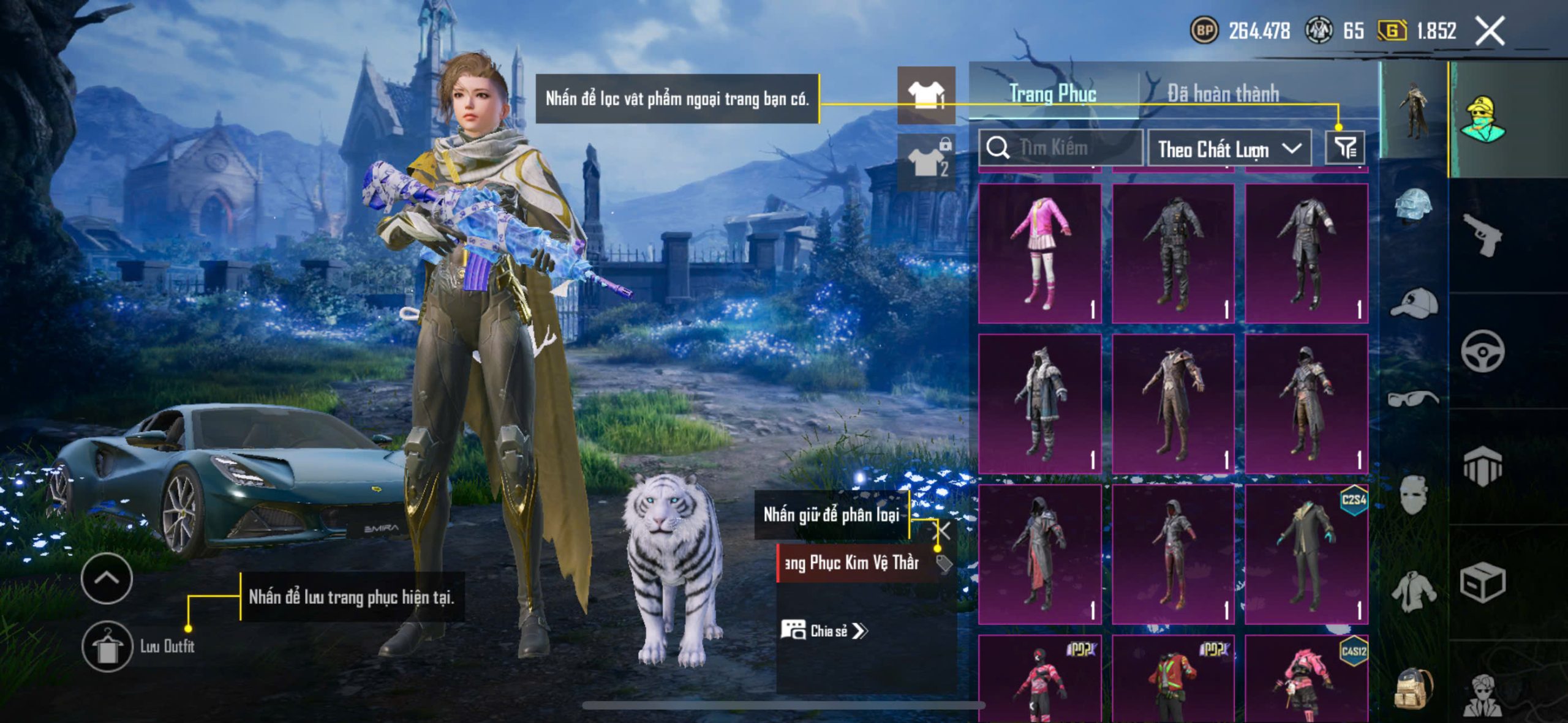Open the Đã hoàn thành tab
The width and height of the screenshot is (1568, 723).
[1223, 94]
